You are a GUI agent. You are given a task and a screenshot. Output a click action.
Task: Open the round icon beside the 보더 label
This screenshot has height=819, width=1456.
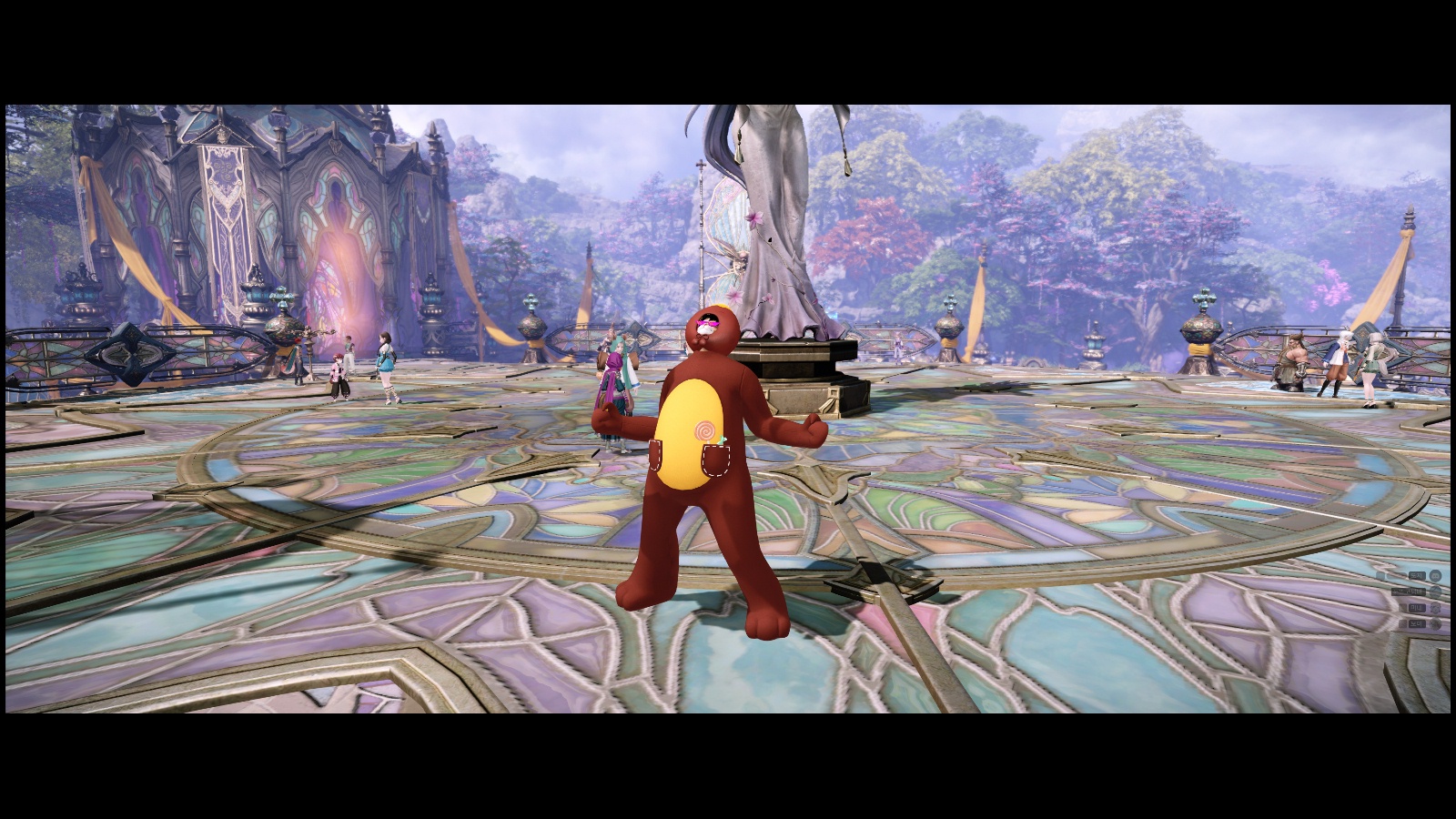click(1435, 624)
